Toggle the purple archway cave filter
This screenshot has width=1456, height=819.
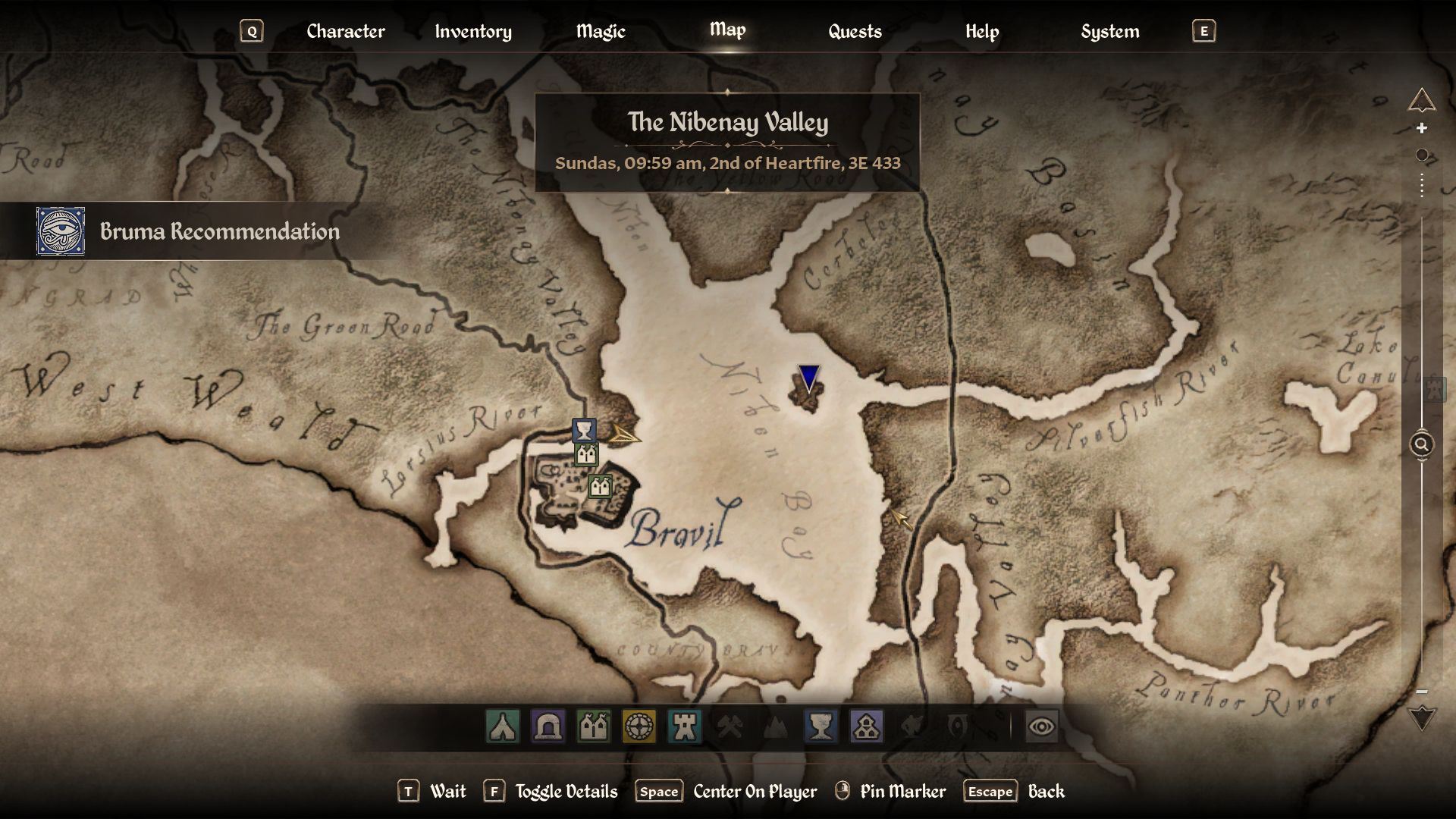548,726
